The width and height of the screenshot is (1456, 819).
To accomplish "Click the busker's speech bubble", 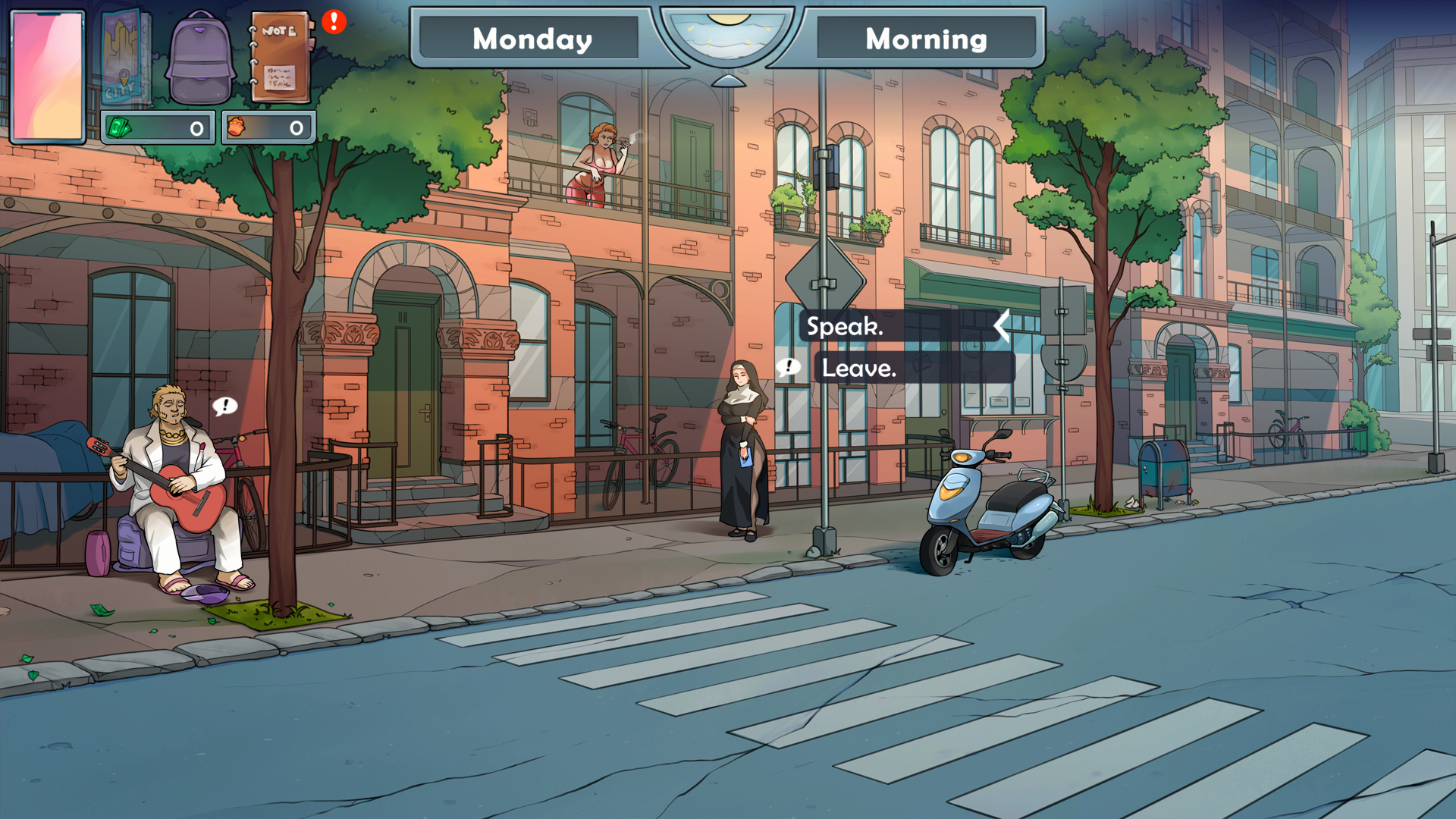I will pos(224,406).
